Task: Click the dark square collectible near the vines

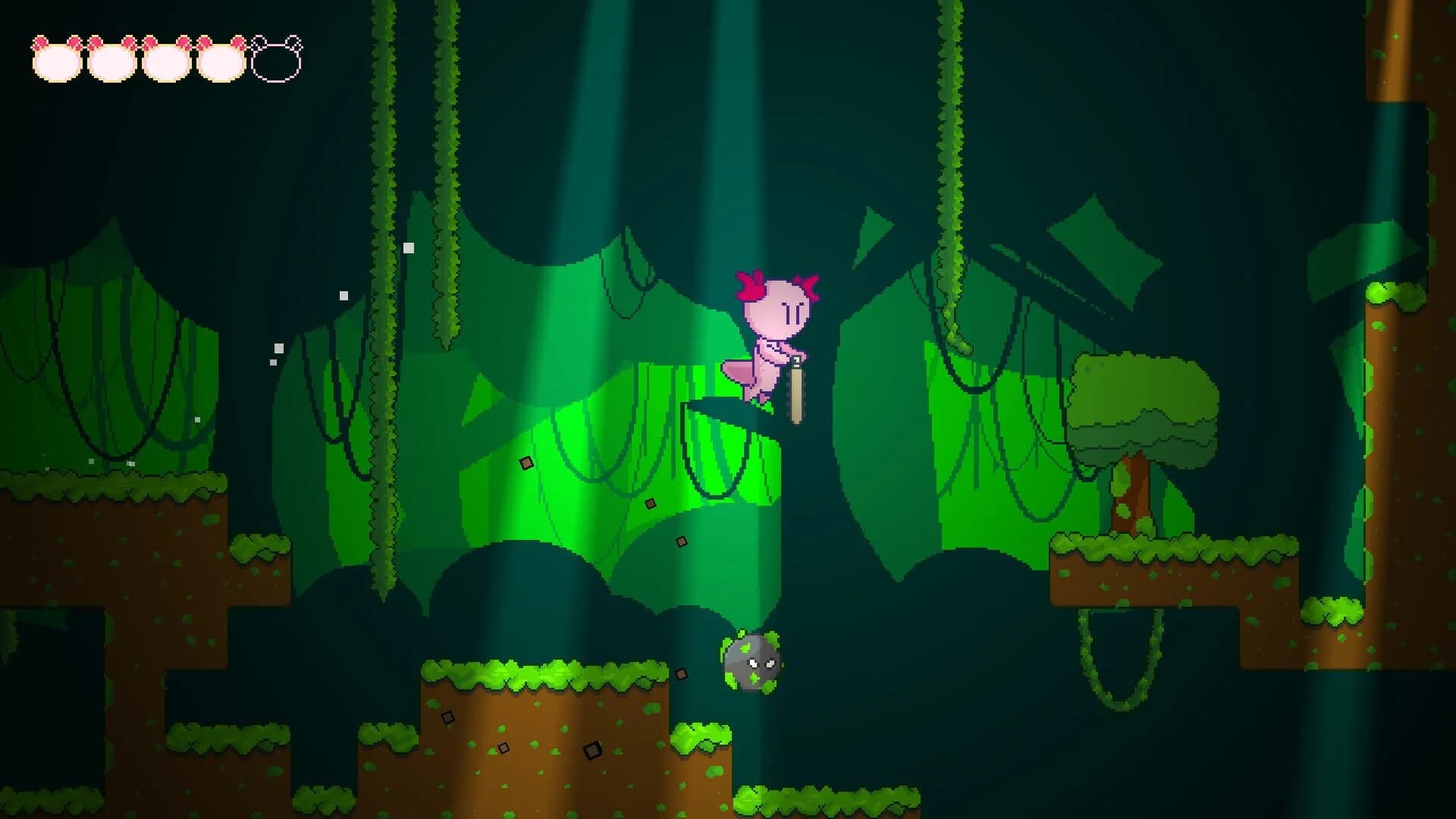Action: point(525,463)
